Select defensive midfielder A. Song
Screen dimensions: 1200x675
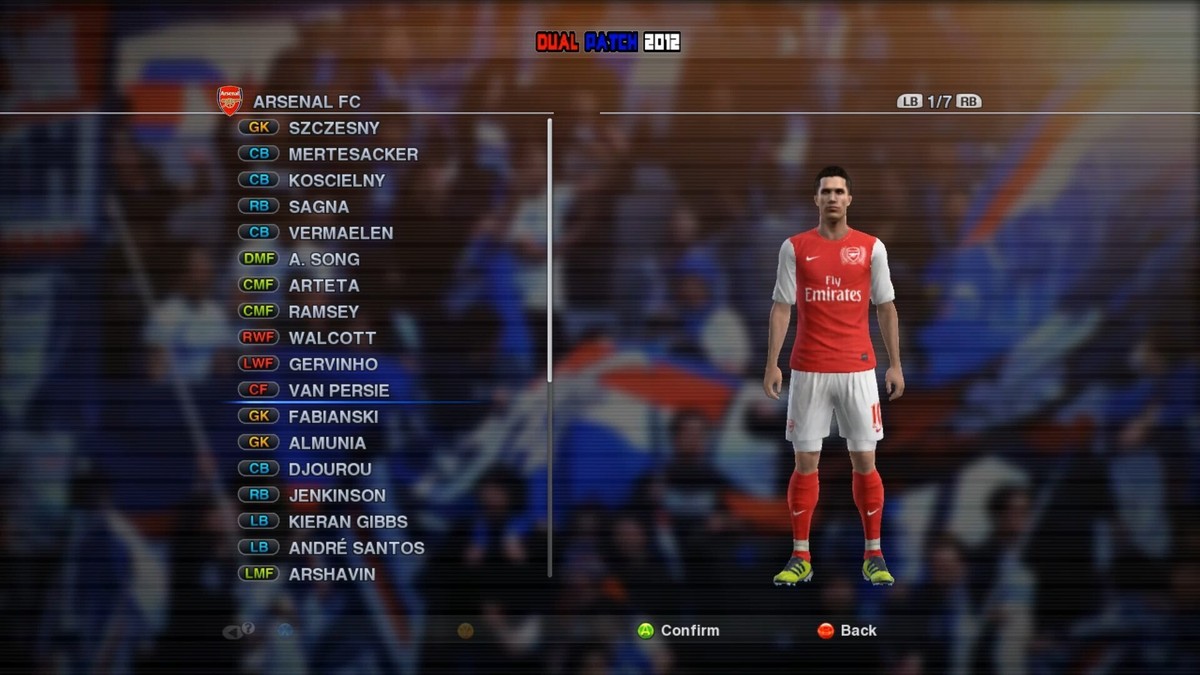pyautogui.click(x=323, y=259)
